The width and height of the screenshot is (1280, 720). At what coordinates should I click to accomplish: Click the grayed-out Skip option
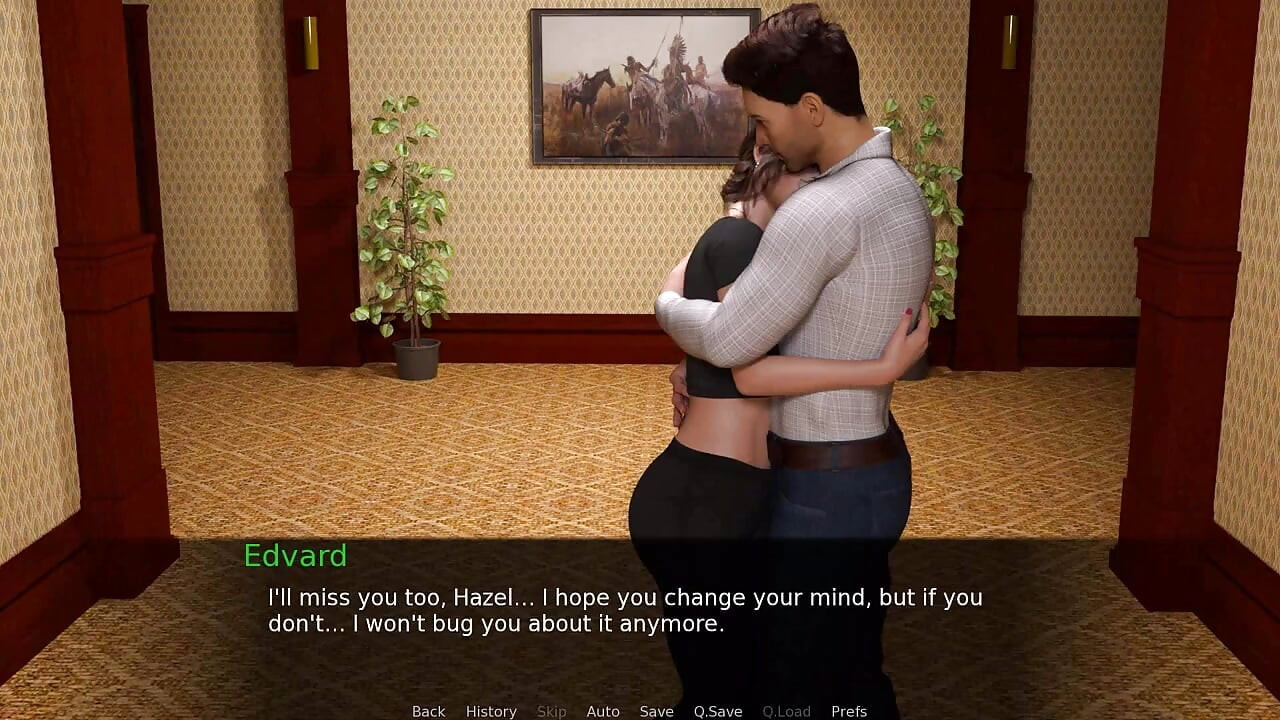point(553,711)
